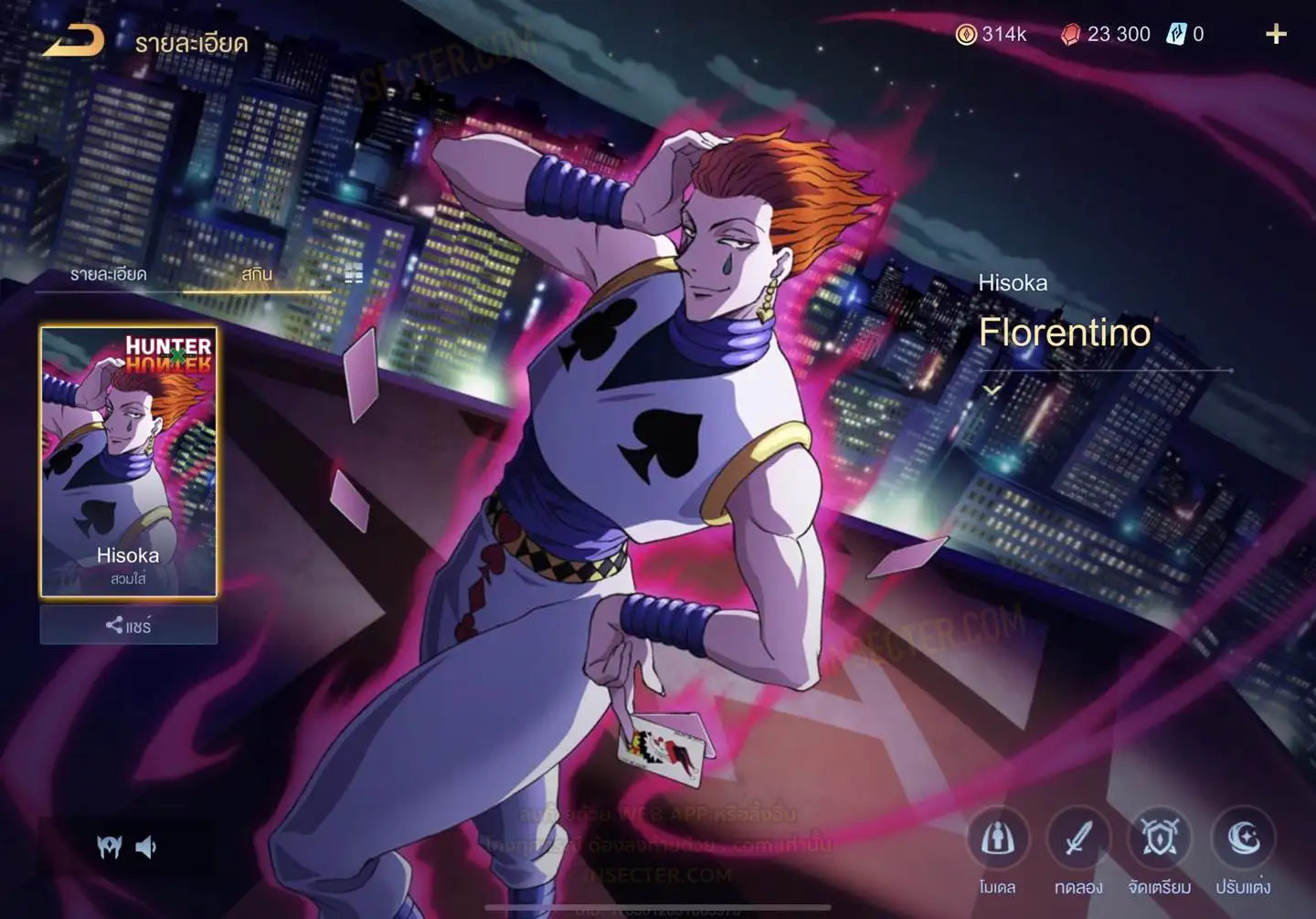The height and width of the screenshot is (919, 1316).
Task: Switch to the รายละเอียด tab
Action: (108, 274)
